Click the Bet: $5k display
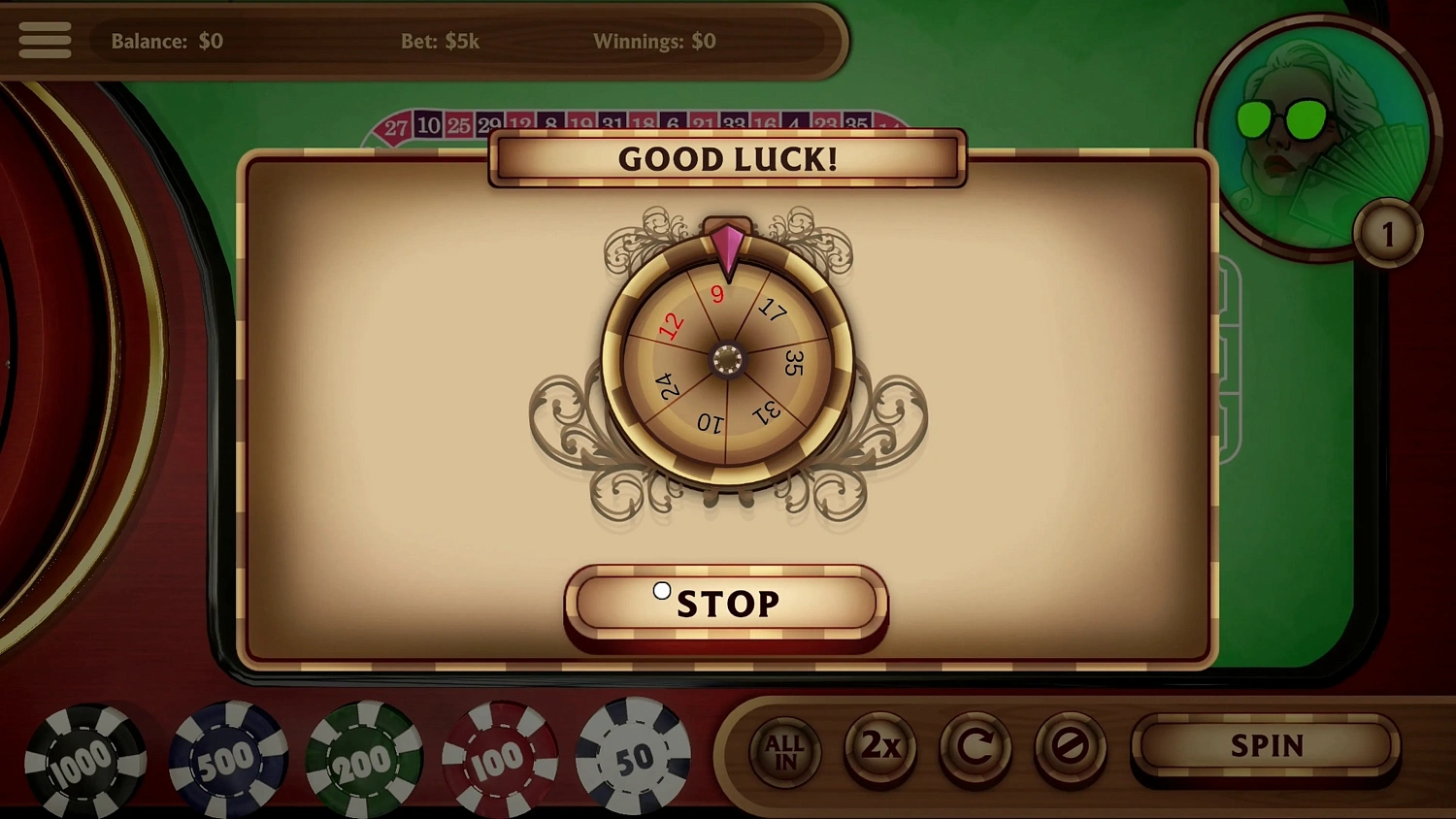The image size is (1456, 819). click(x=442, y=42)
